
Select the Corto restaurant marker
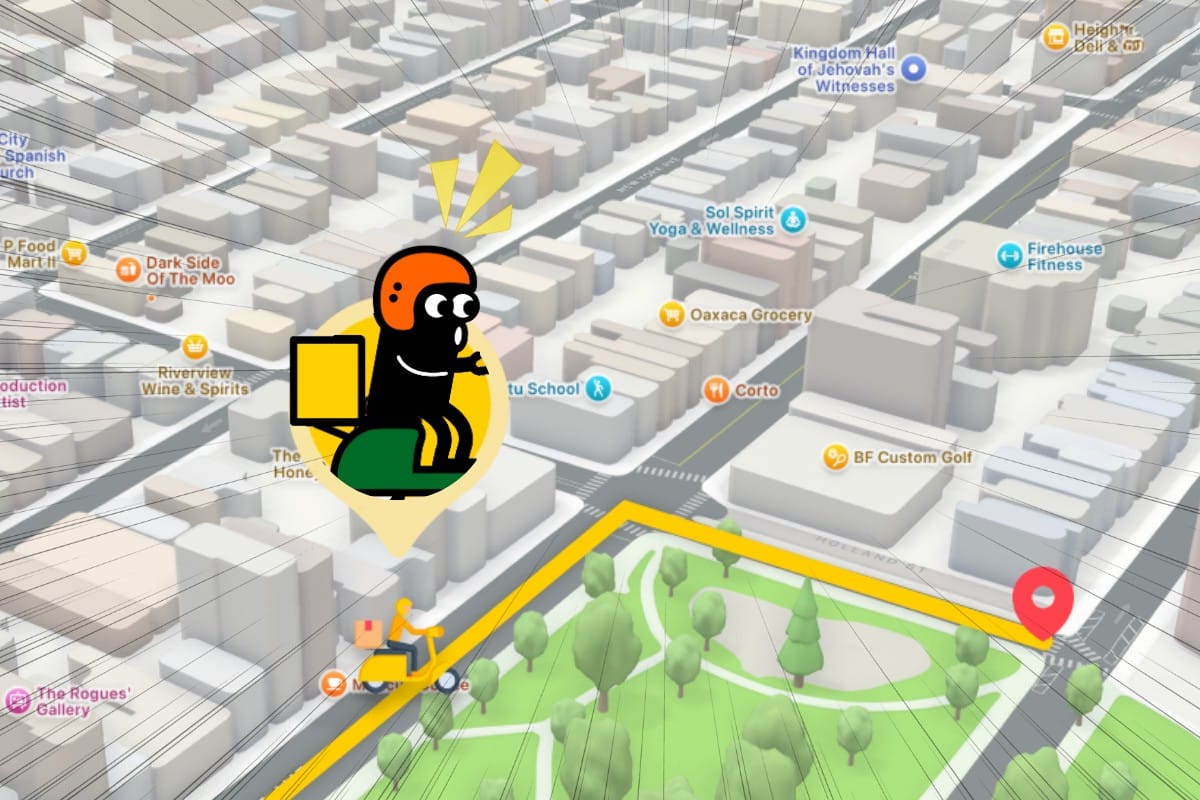[x=715, y=390]
